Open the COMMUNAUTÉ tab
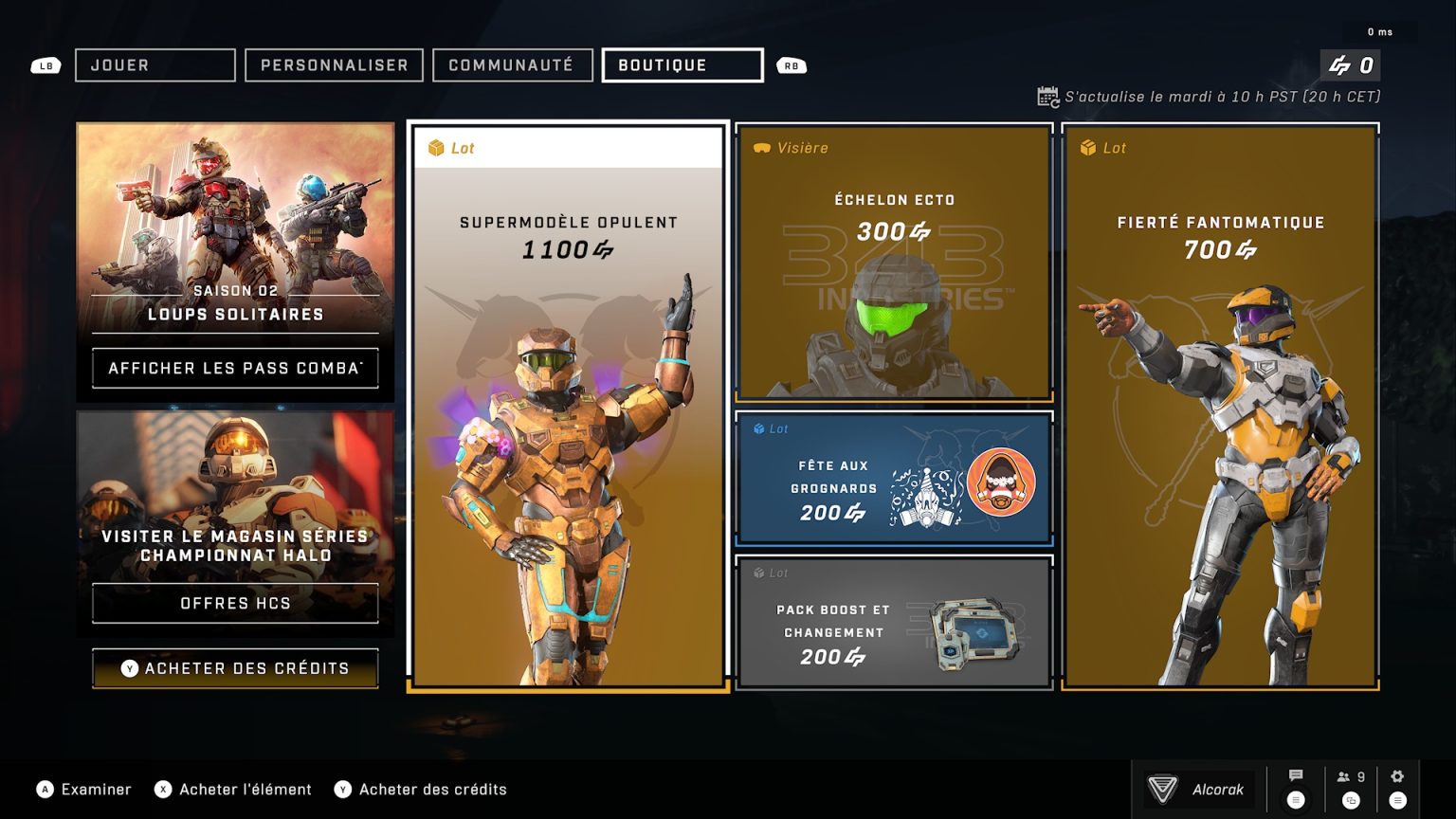Screen dimensions: 1456x819 (x=512, y=65)
